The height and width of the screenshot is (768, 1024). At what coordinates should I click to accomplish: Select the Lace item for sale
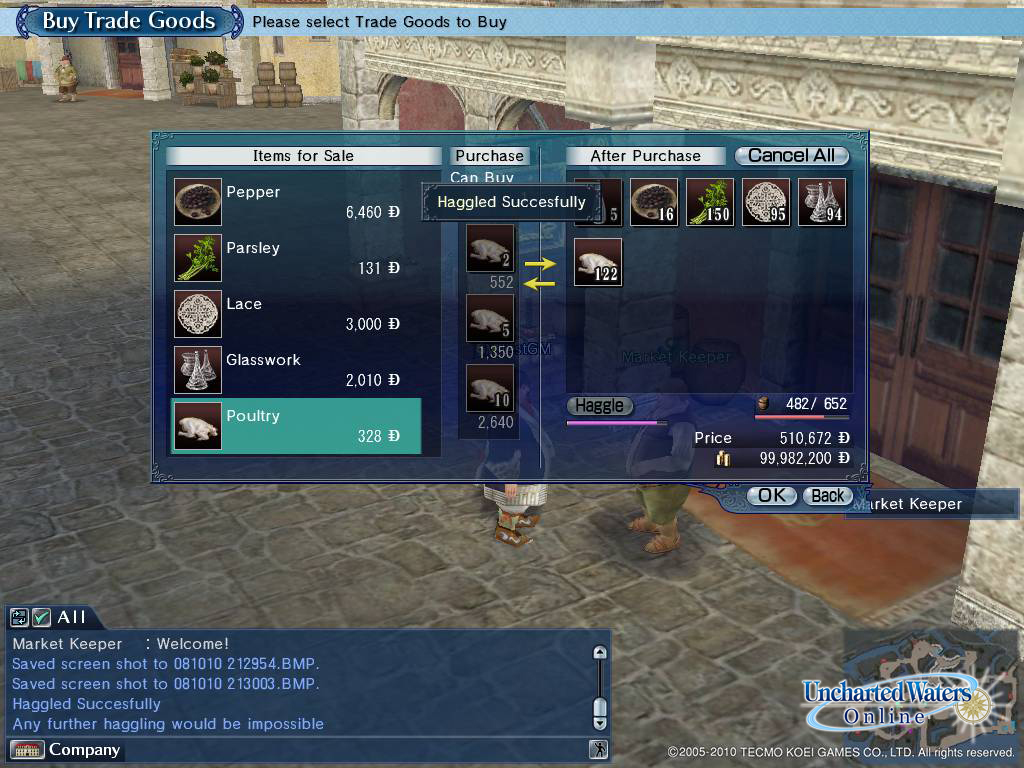[x=296, y=314]
